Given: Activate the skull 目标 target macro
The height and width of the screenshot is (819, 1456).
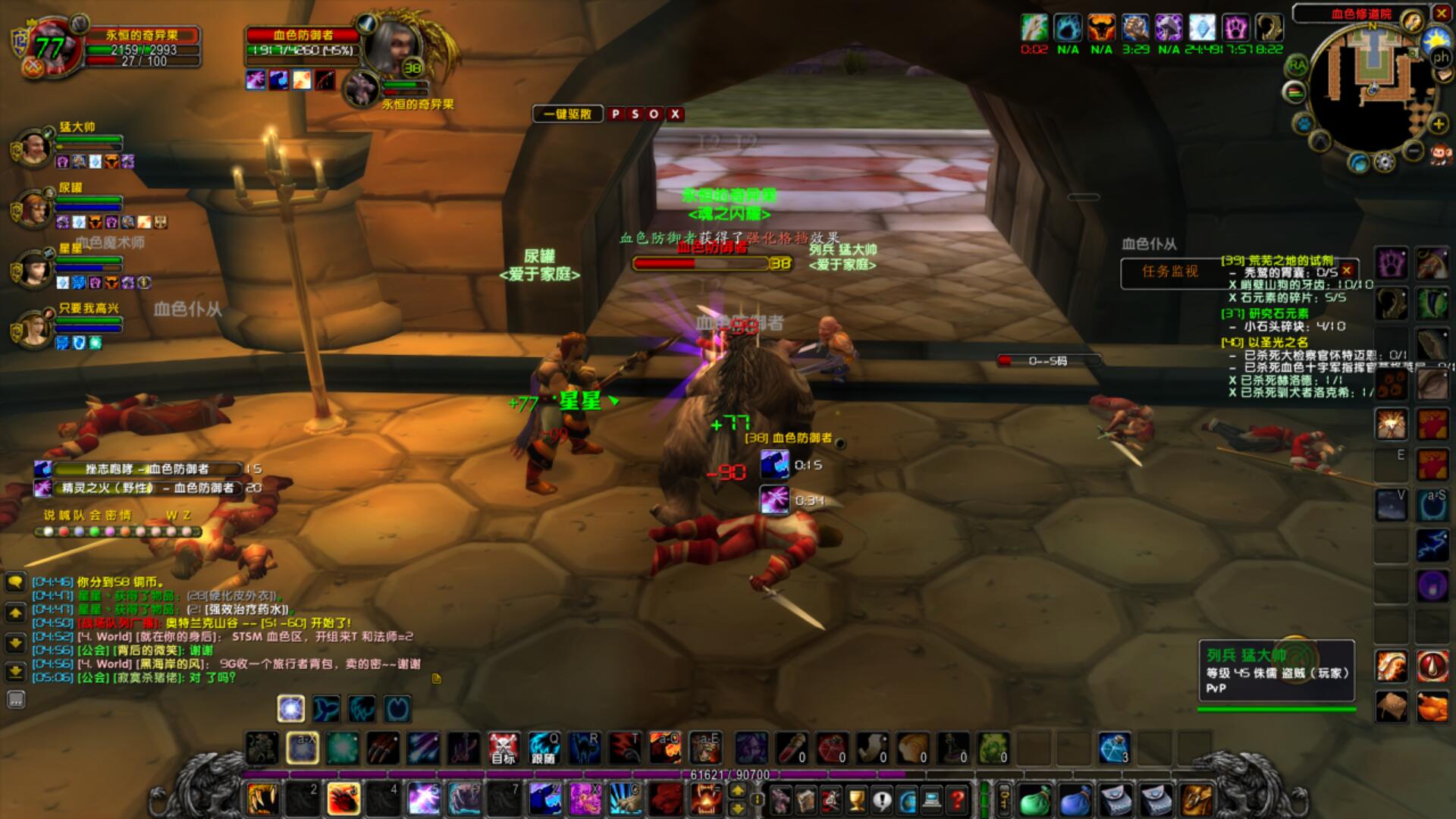Looking at the screenshot, I should tap(503, 748).
